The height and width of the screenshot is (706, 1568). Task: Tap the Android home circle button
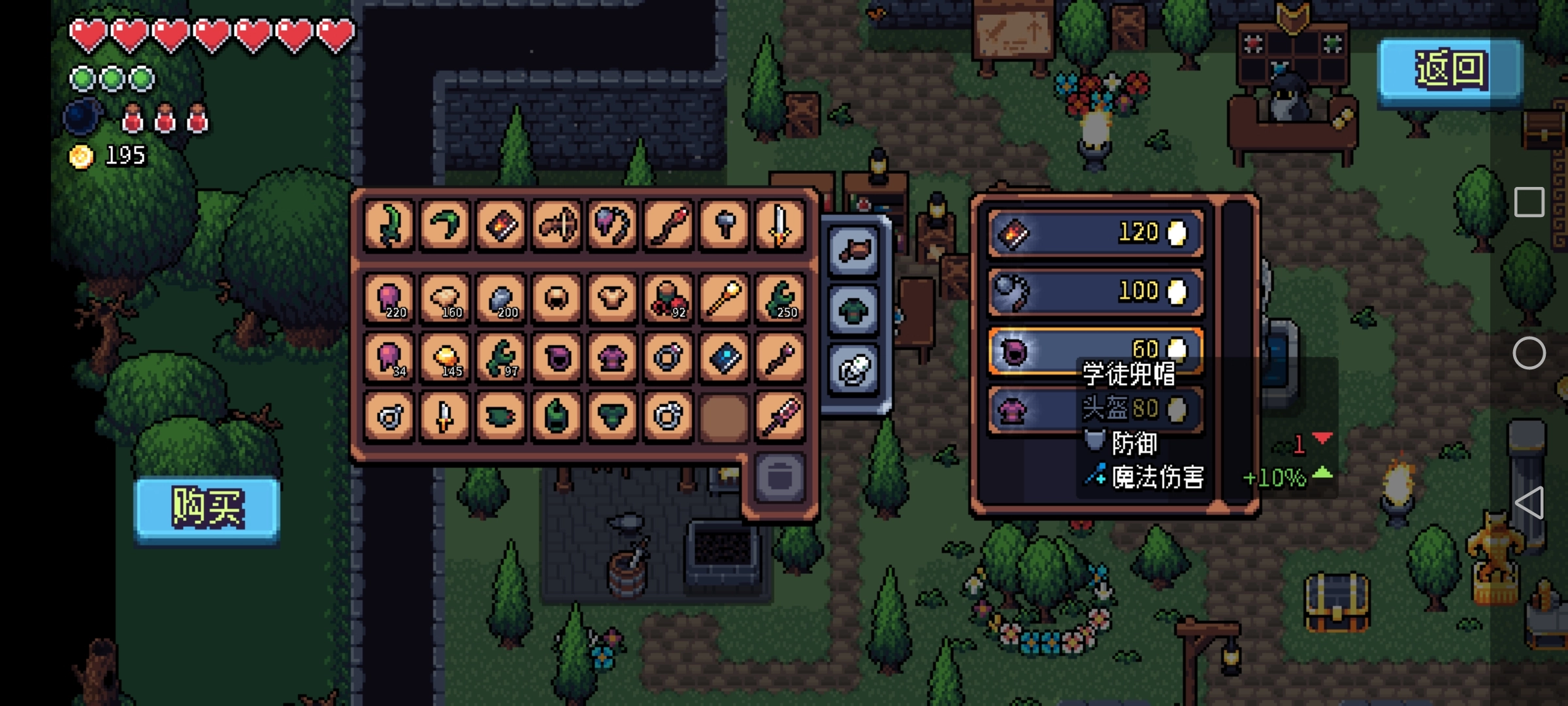[1529, 354]
